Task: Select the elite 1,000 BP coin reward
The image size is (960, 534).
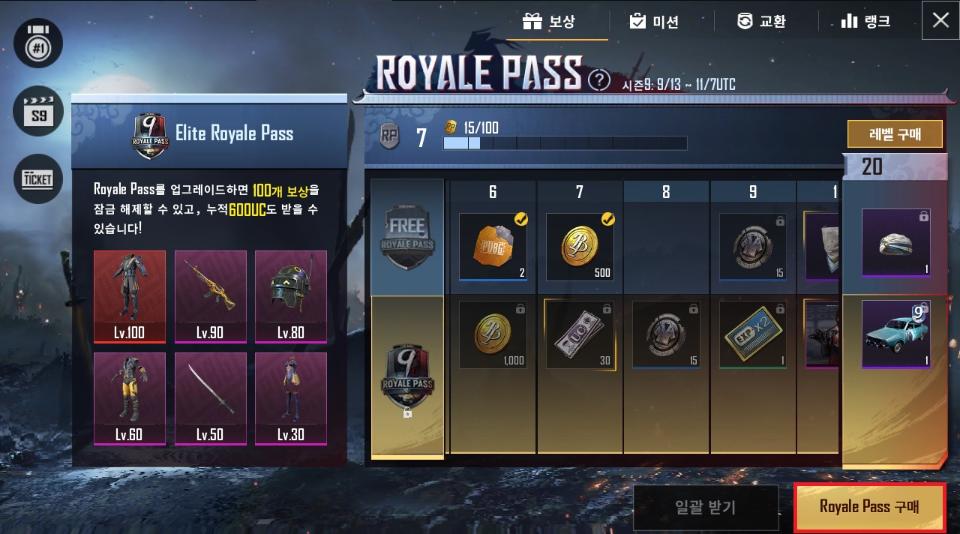Action: 493,334
